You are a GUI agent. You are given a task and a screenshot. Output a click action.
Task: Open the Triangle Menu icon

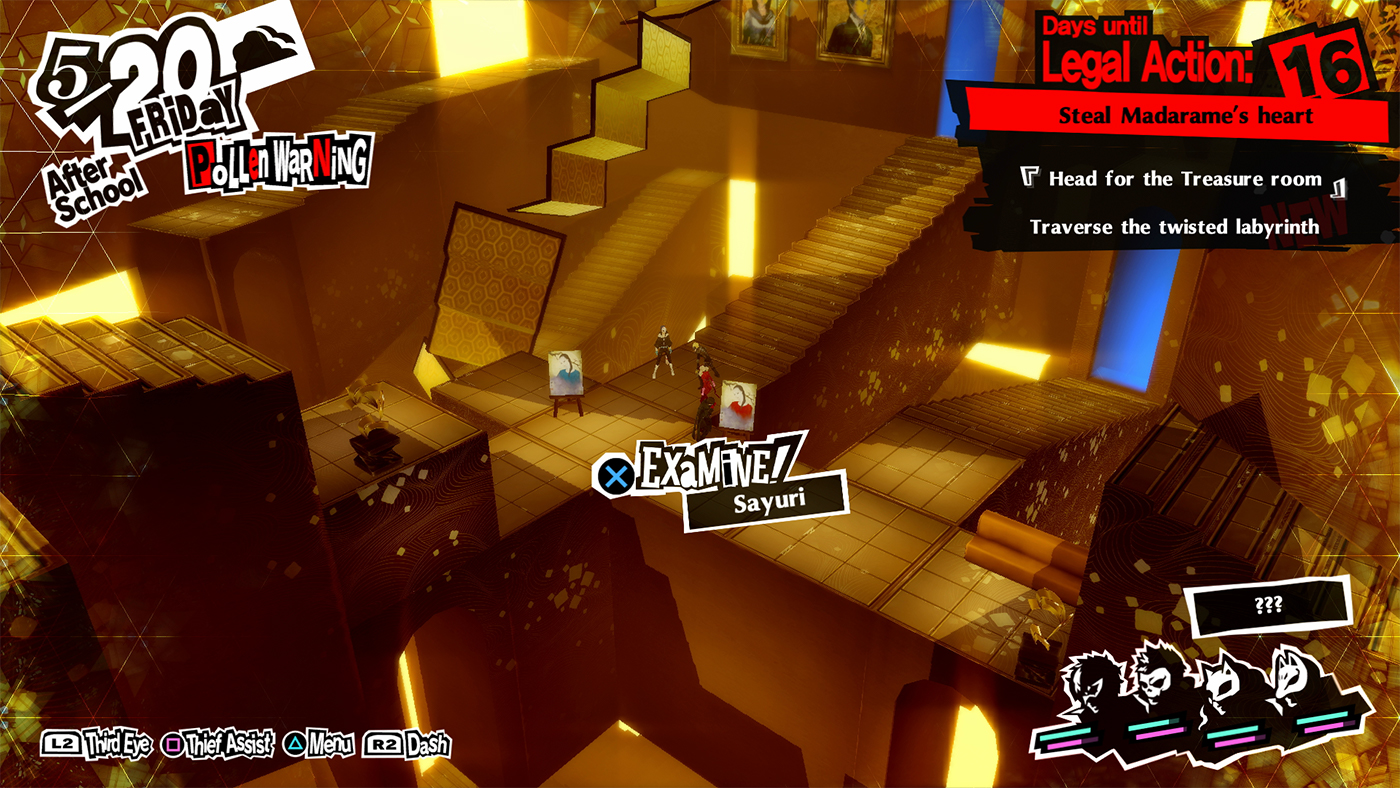[x=294, y=744]
